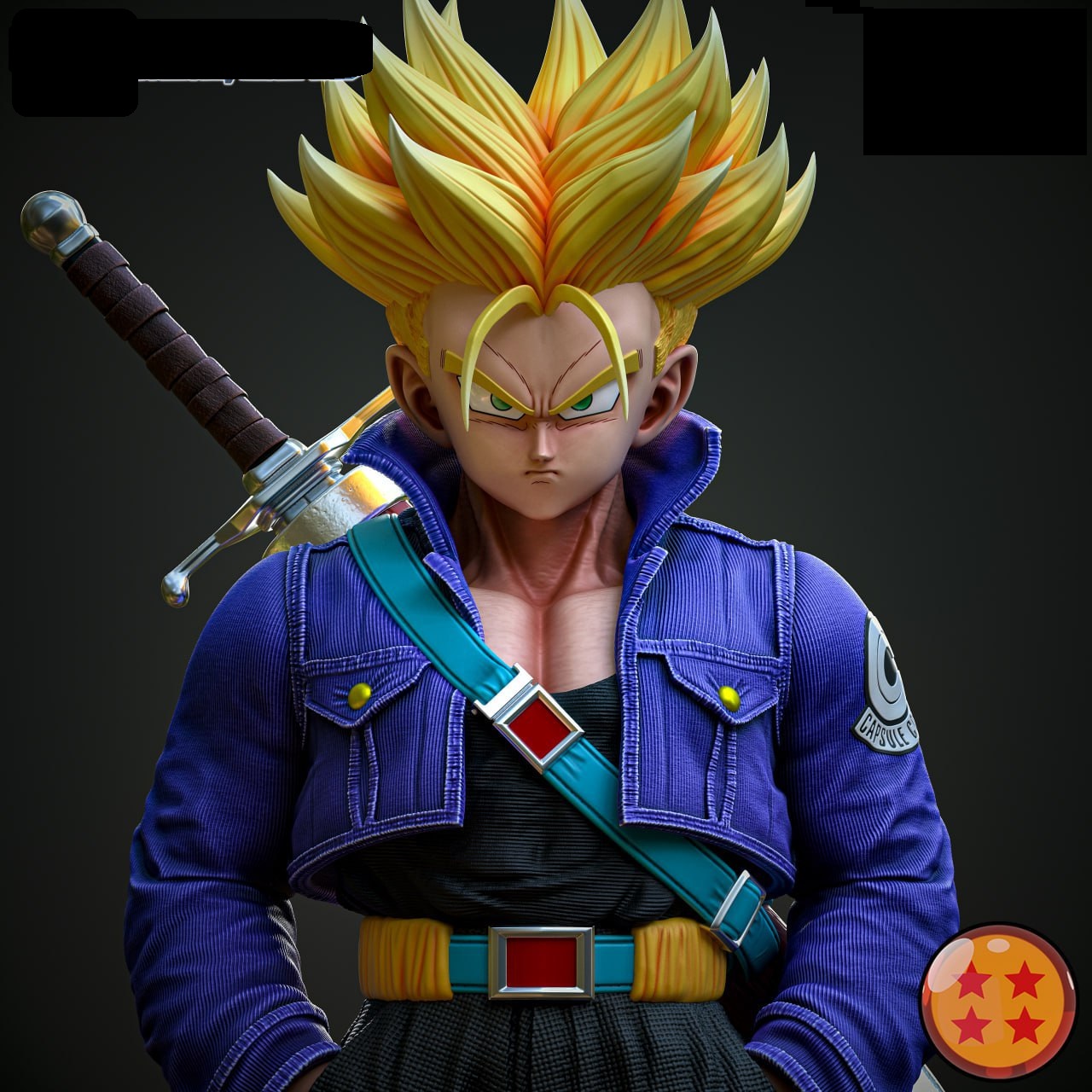Click the four-star Dragon Ball icon

click(x=998, y=1002)
